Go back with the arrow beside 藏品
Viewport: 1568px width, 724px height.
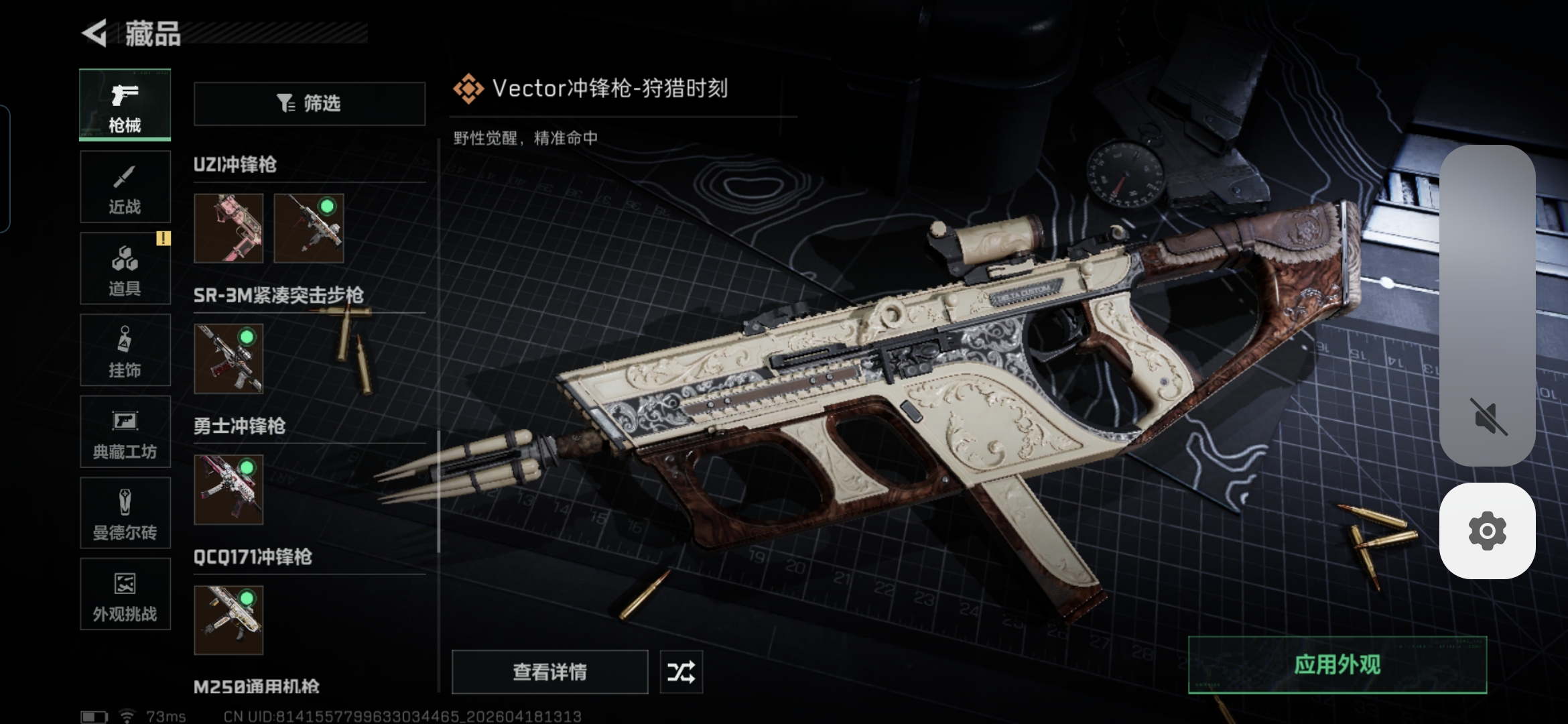(x=95, y=33)
